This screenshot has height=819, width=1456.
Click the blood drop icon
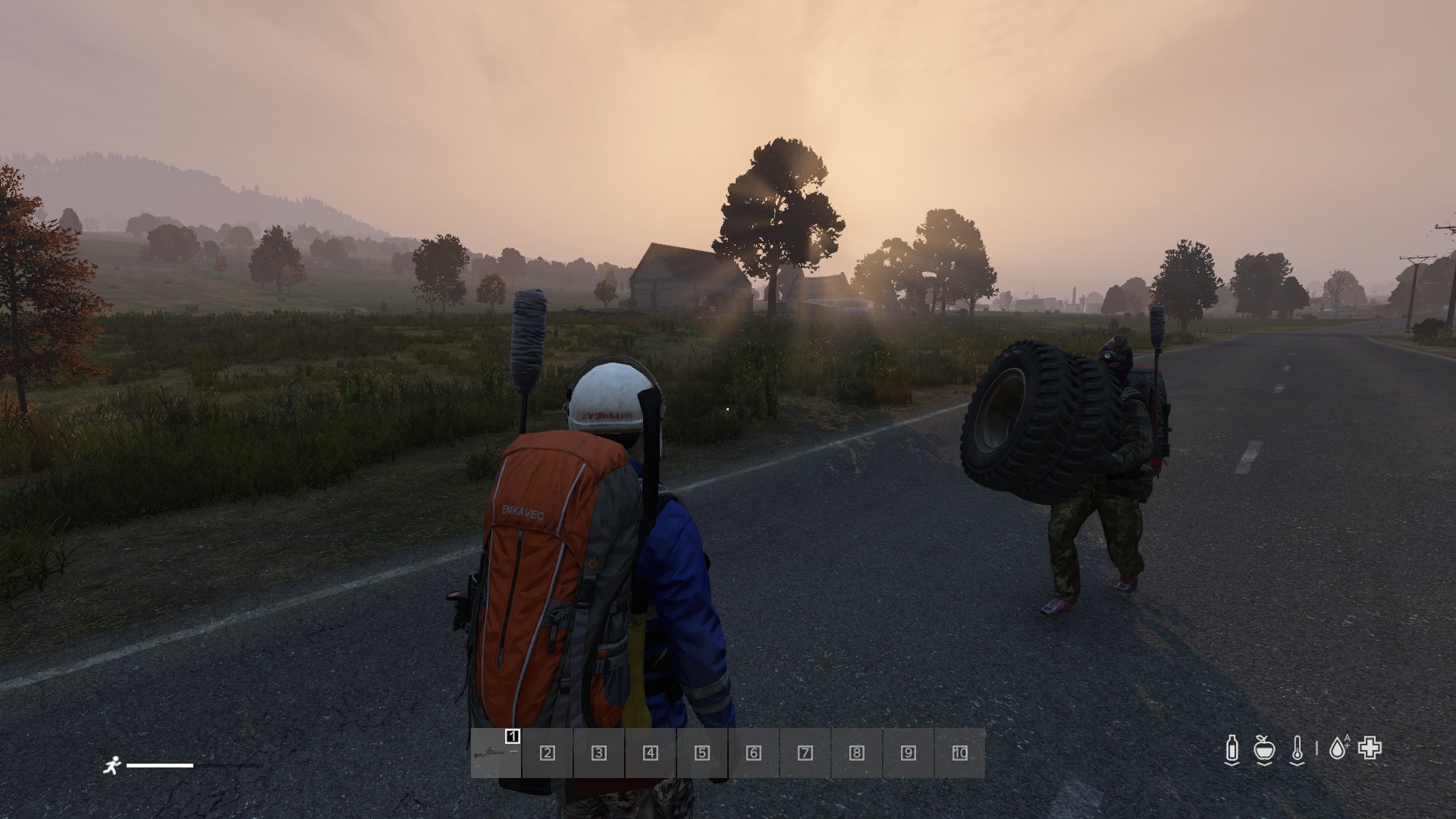[x=1338, y=749]
